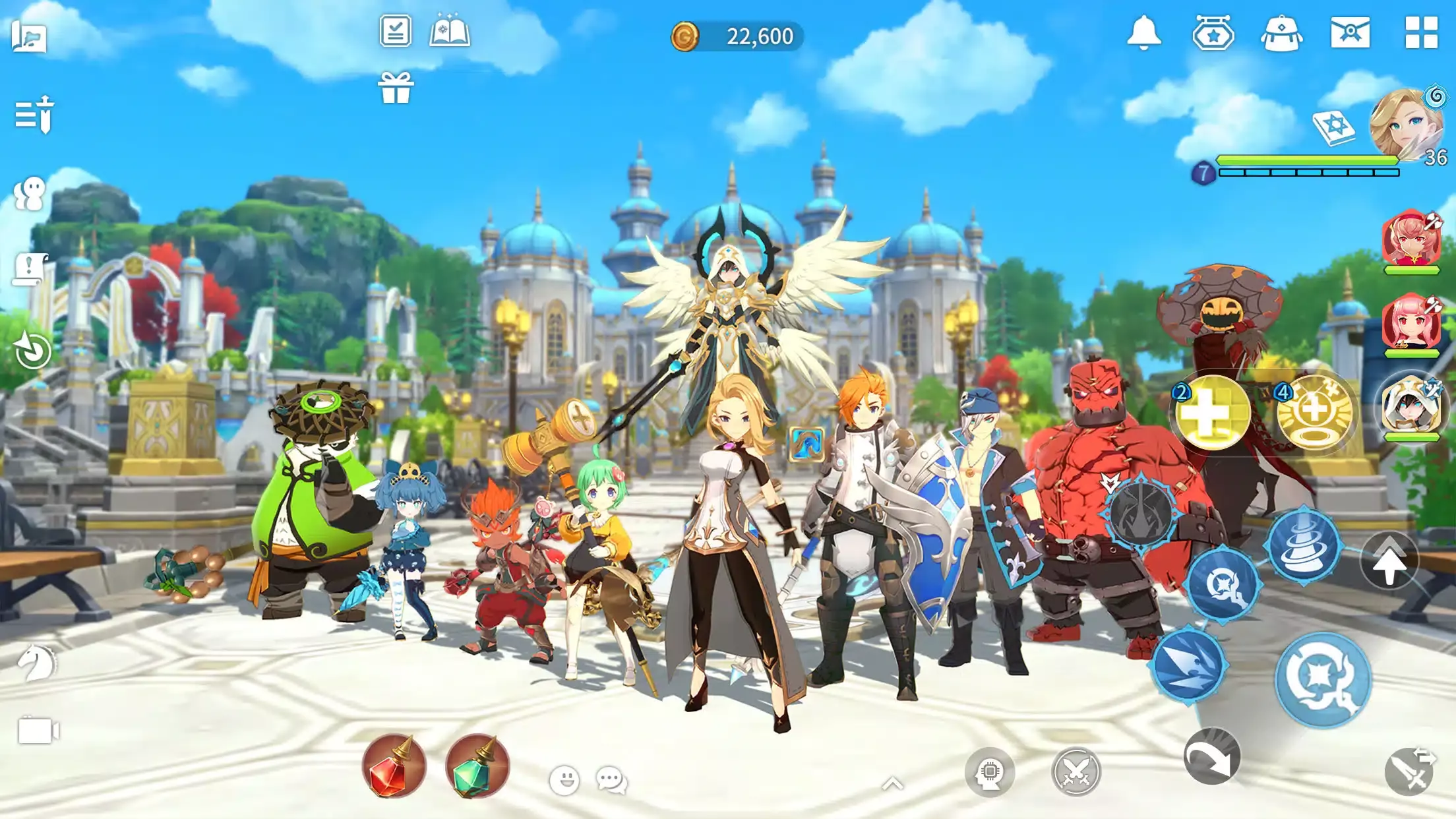Activate the yellow plus heal skill
Image resolution: width=1456 pixels, height=819 pixels.
[1212, 412]
